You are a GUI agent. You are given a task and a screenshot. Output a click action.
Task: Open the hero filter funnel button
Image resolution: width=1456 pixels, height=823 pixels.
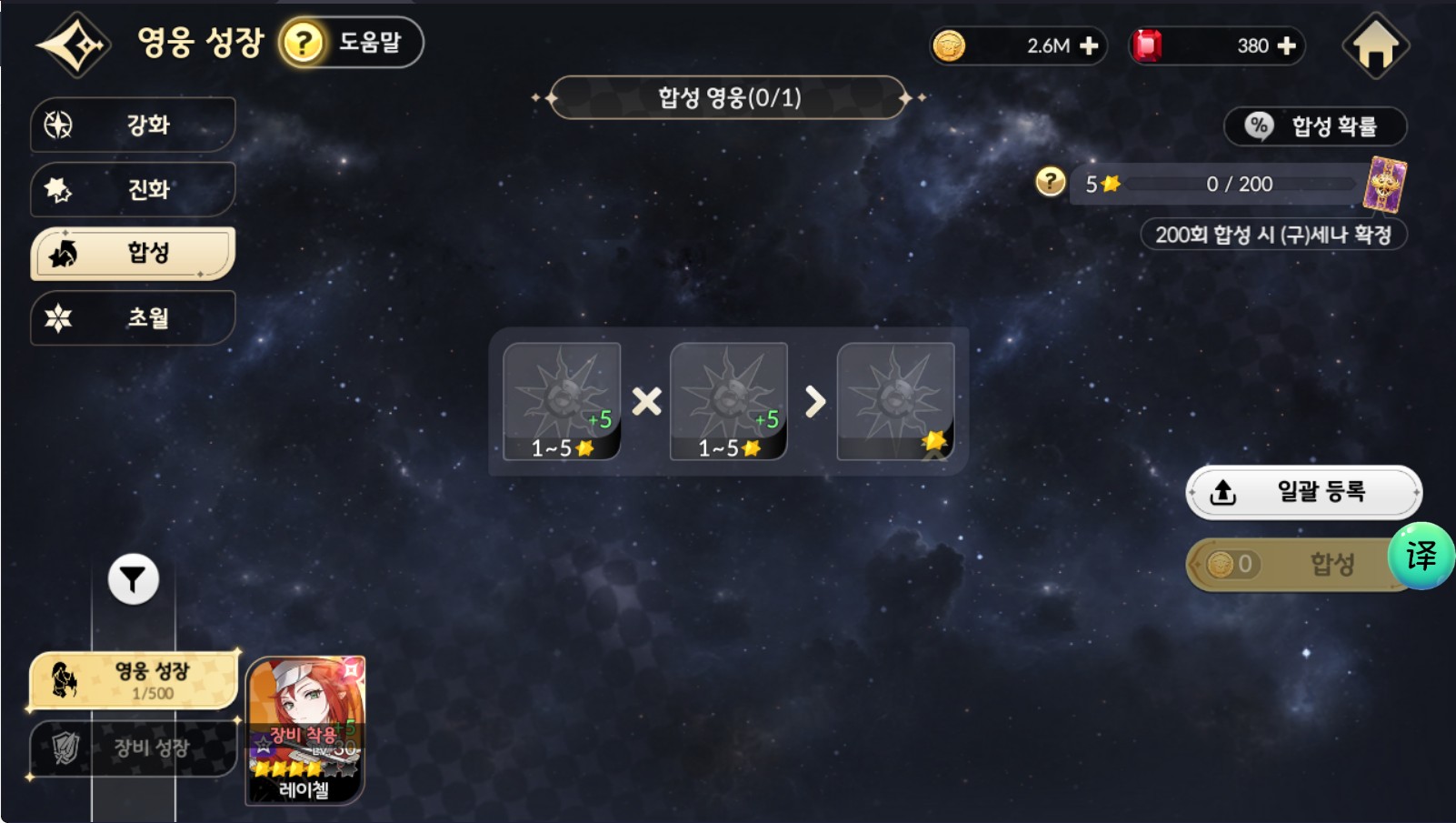point(134,579)
